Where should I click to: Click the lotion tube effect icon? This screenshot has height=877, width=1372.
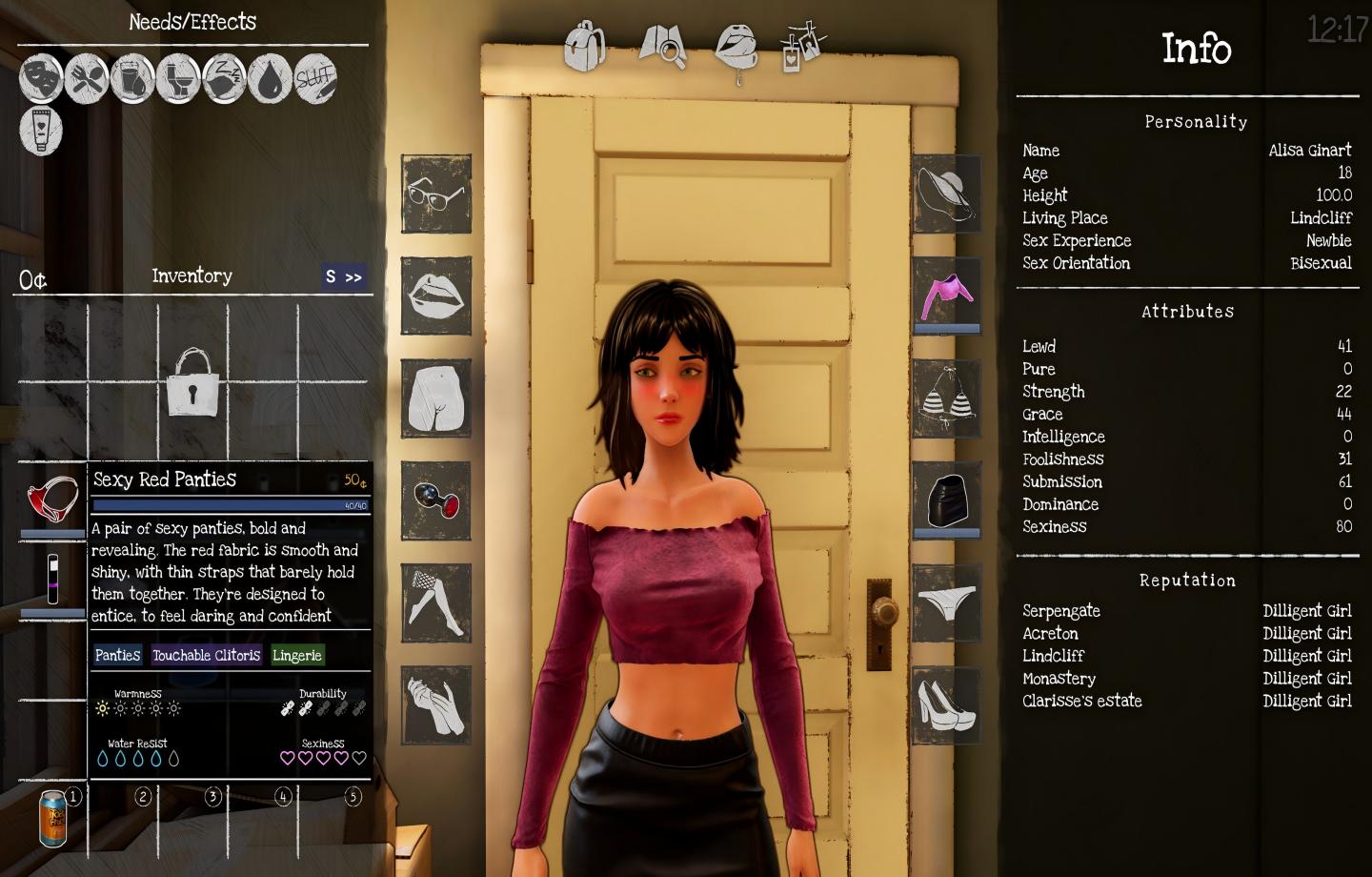click(x=40, y=133)
